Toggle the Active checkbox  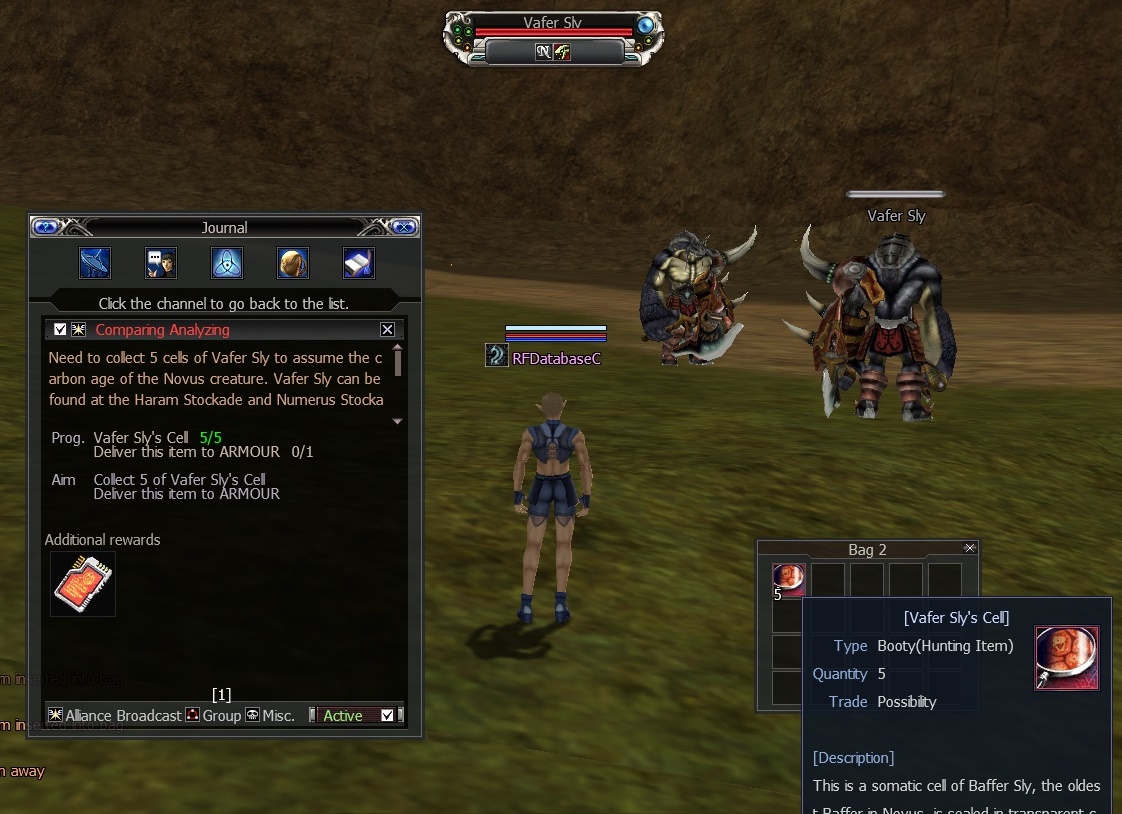click(x=388, y=715)
